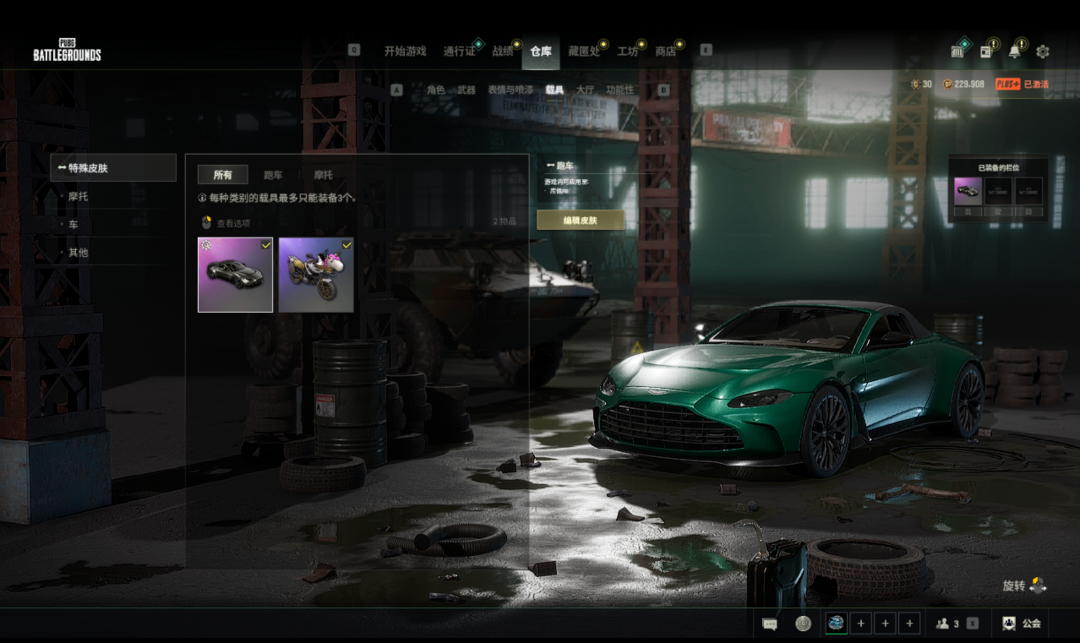Switch to the 通行证 pass tab
The height and width of the screenshot is (643, 1080).
459,52
